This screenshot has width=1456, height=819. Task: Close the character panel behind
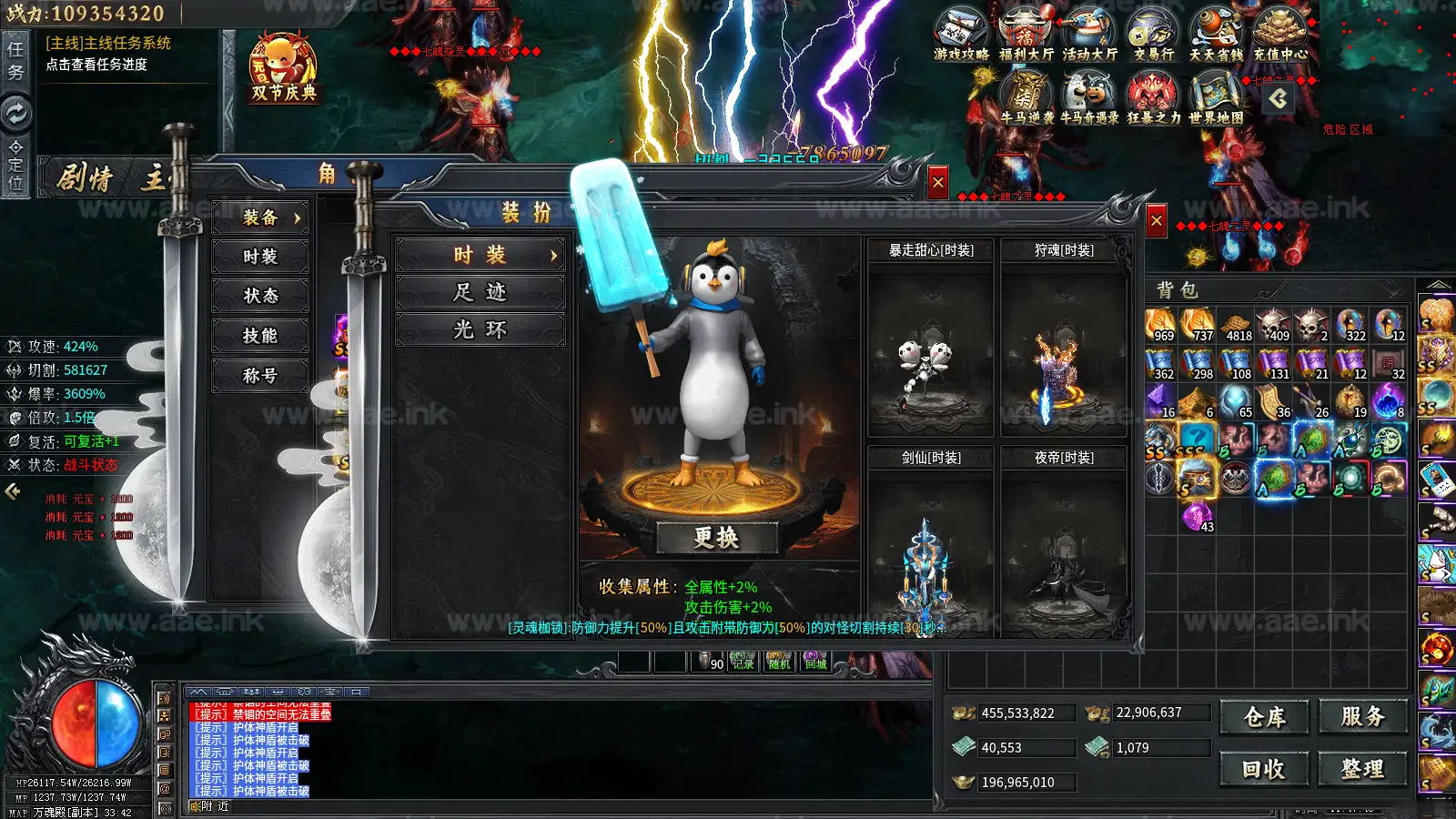[x=938, y=183]
